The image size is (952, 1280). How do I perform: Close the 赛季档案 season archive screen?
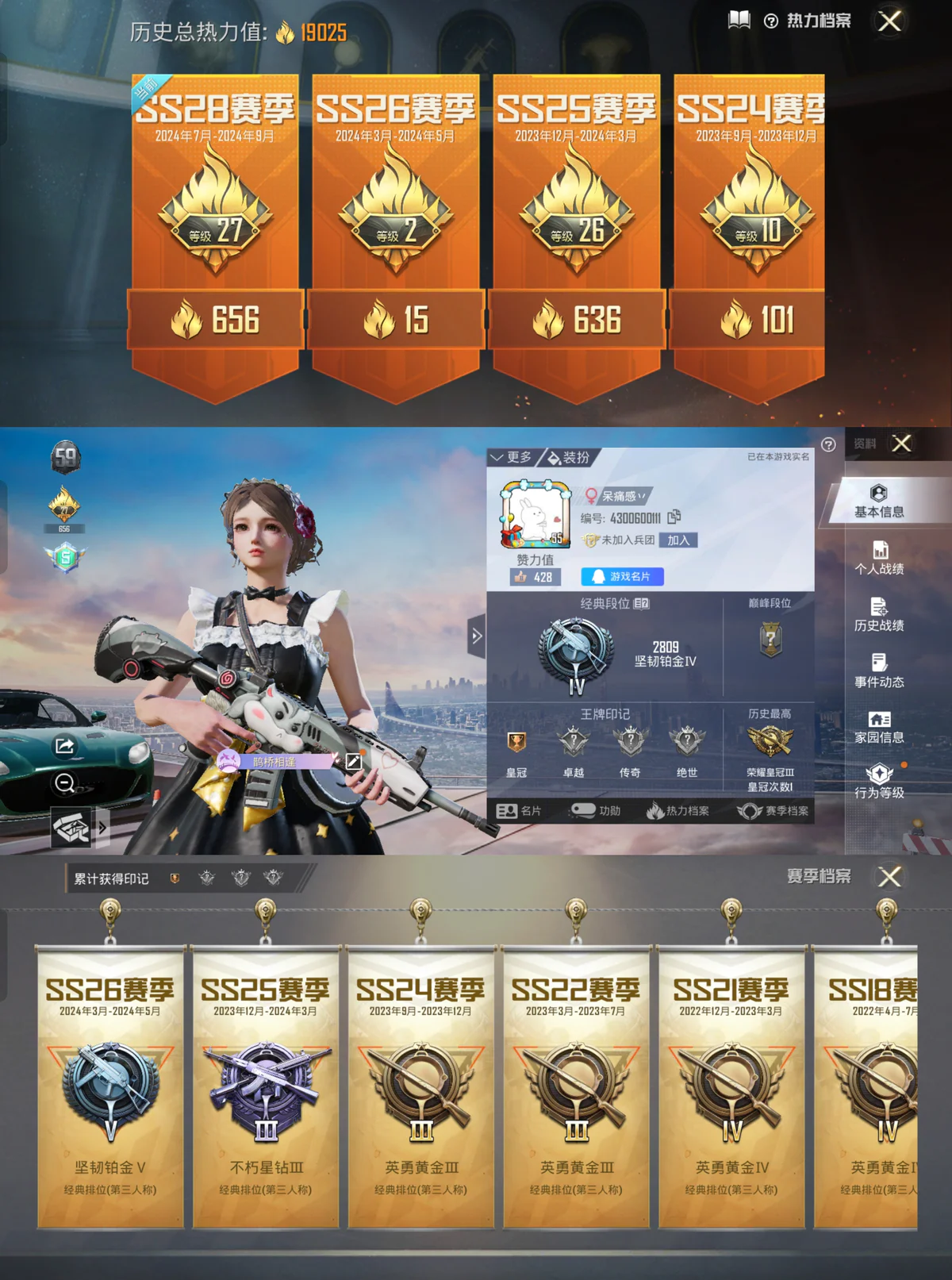pos(889,876)
